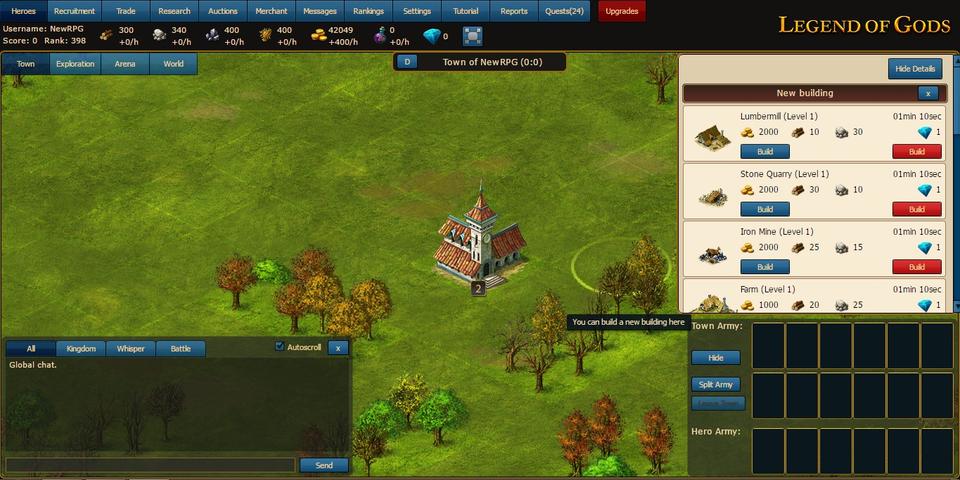Close the New building panel
The width and height of the screenshot is (960, 480).
(x=928, y=93)
